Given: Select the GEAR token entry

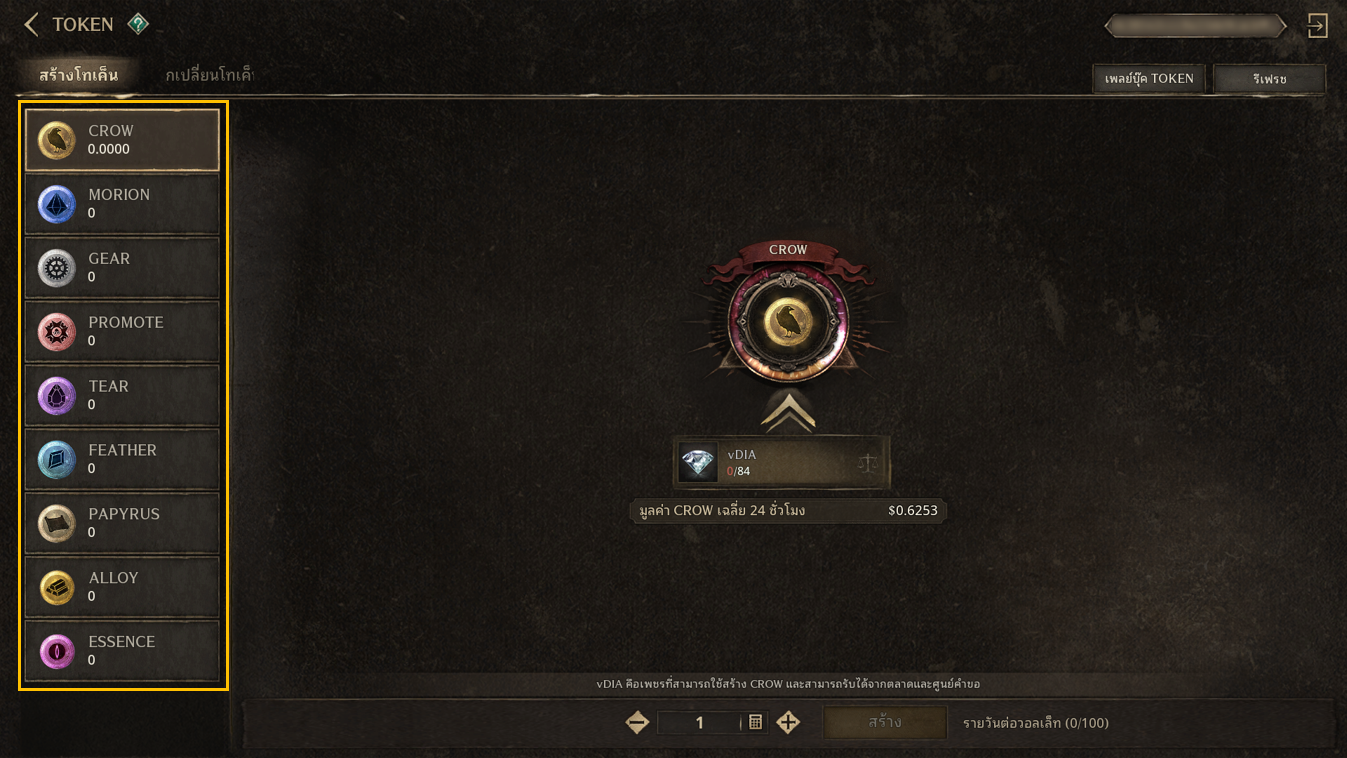Looking at the screenshot, I should point(122,268).
